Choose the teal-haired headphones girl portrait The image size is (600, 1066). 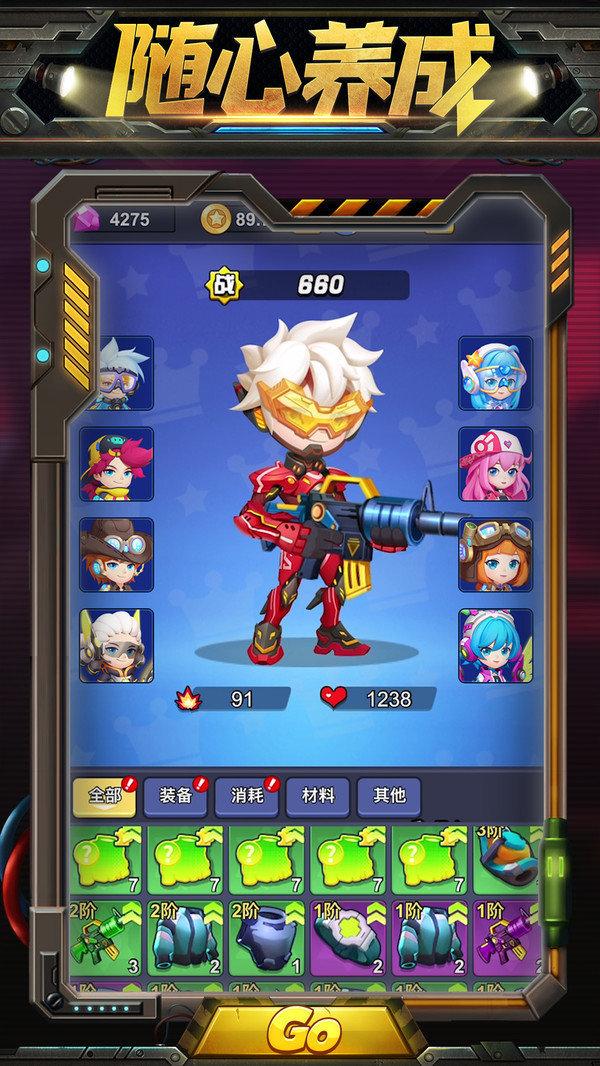(495, 645)
